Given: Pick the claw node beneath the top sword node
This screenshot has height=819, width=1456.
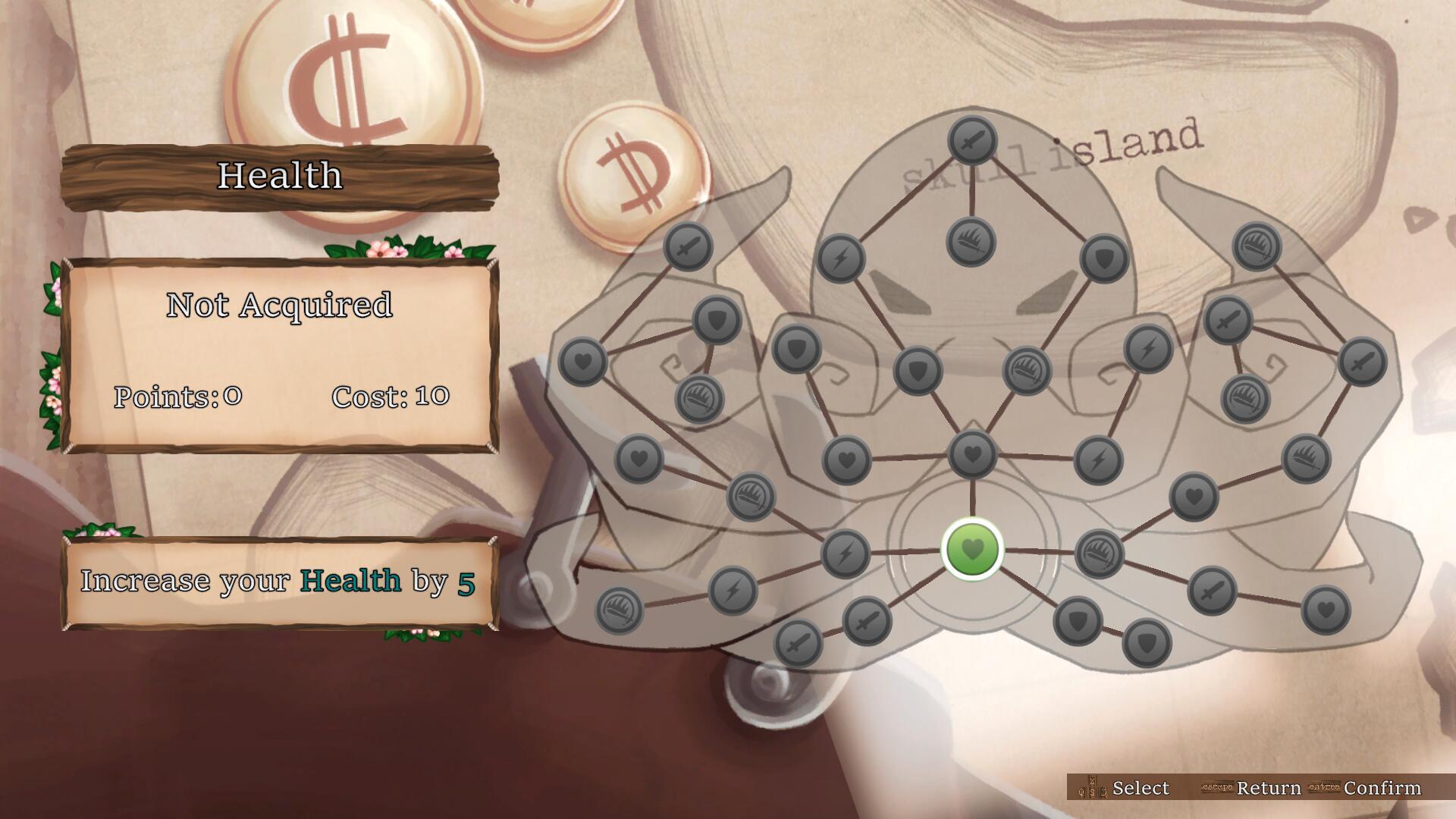Looking at the screenshot, I should click(x=971, y=243).
